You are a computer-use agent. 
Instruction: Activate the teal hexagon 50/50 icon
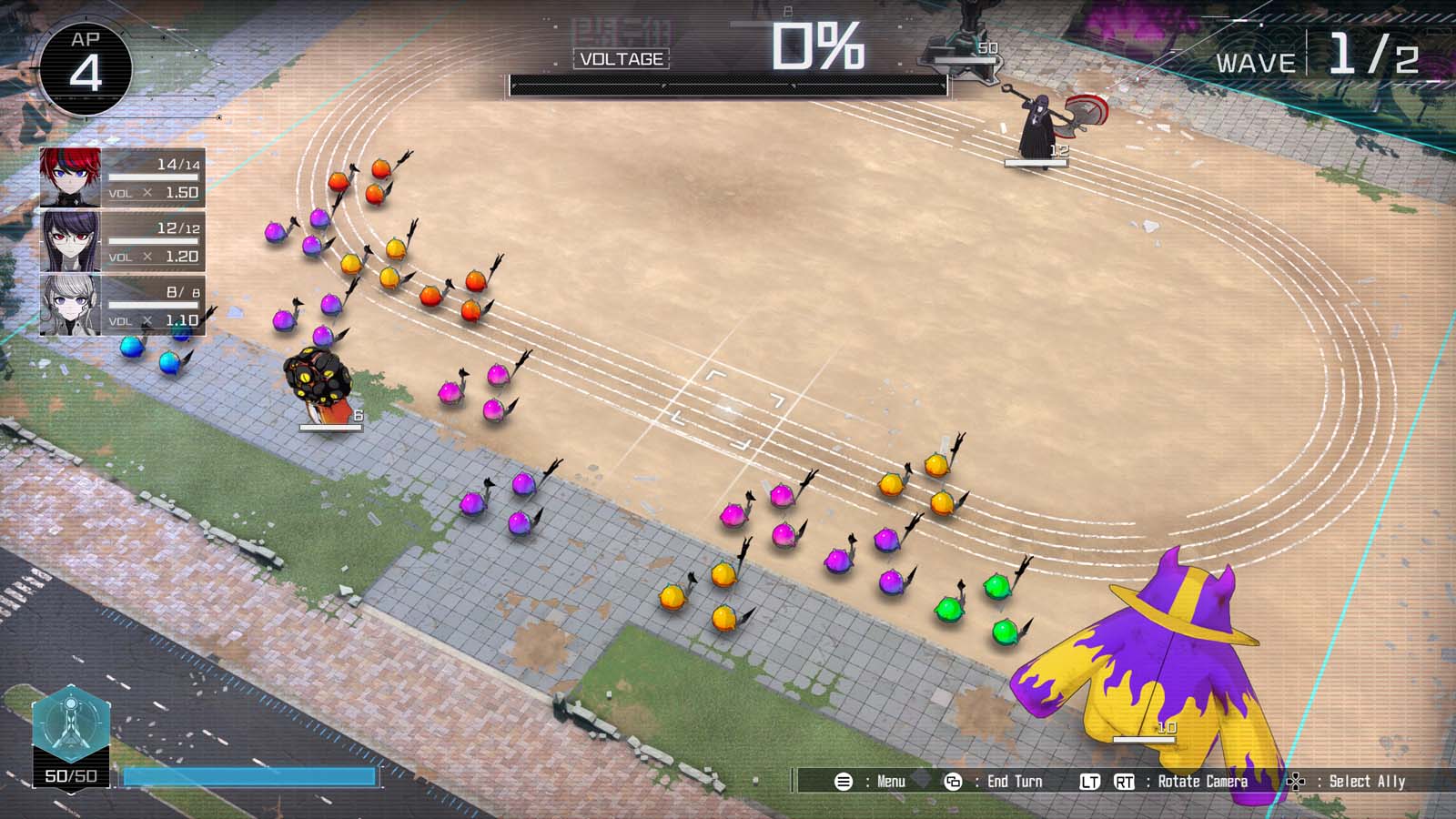pos(72,727)
